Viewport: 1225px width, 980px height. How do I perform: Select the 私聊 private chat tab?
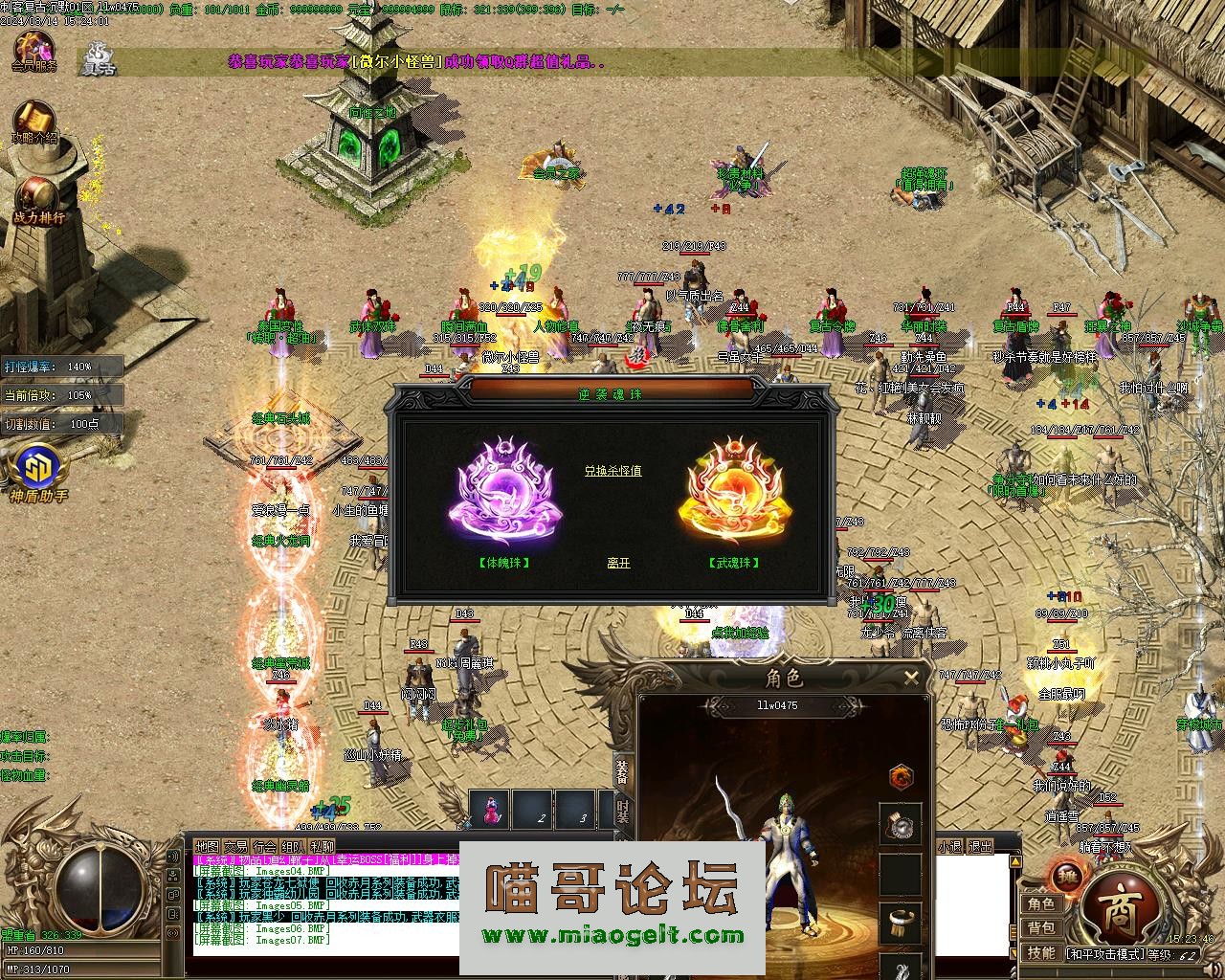(x=323, y=847)
